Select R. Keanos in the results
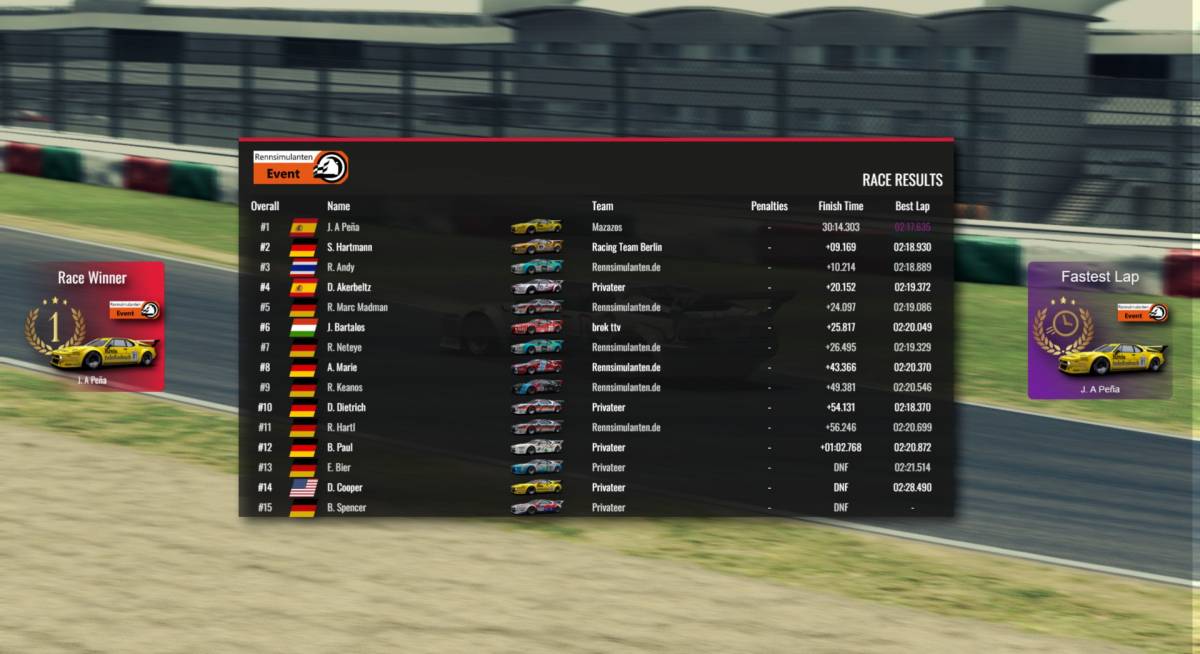The height and width of the screenshot is (654, 1200). 345,387
